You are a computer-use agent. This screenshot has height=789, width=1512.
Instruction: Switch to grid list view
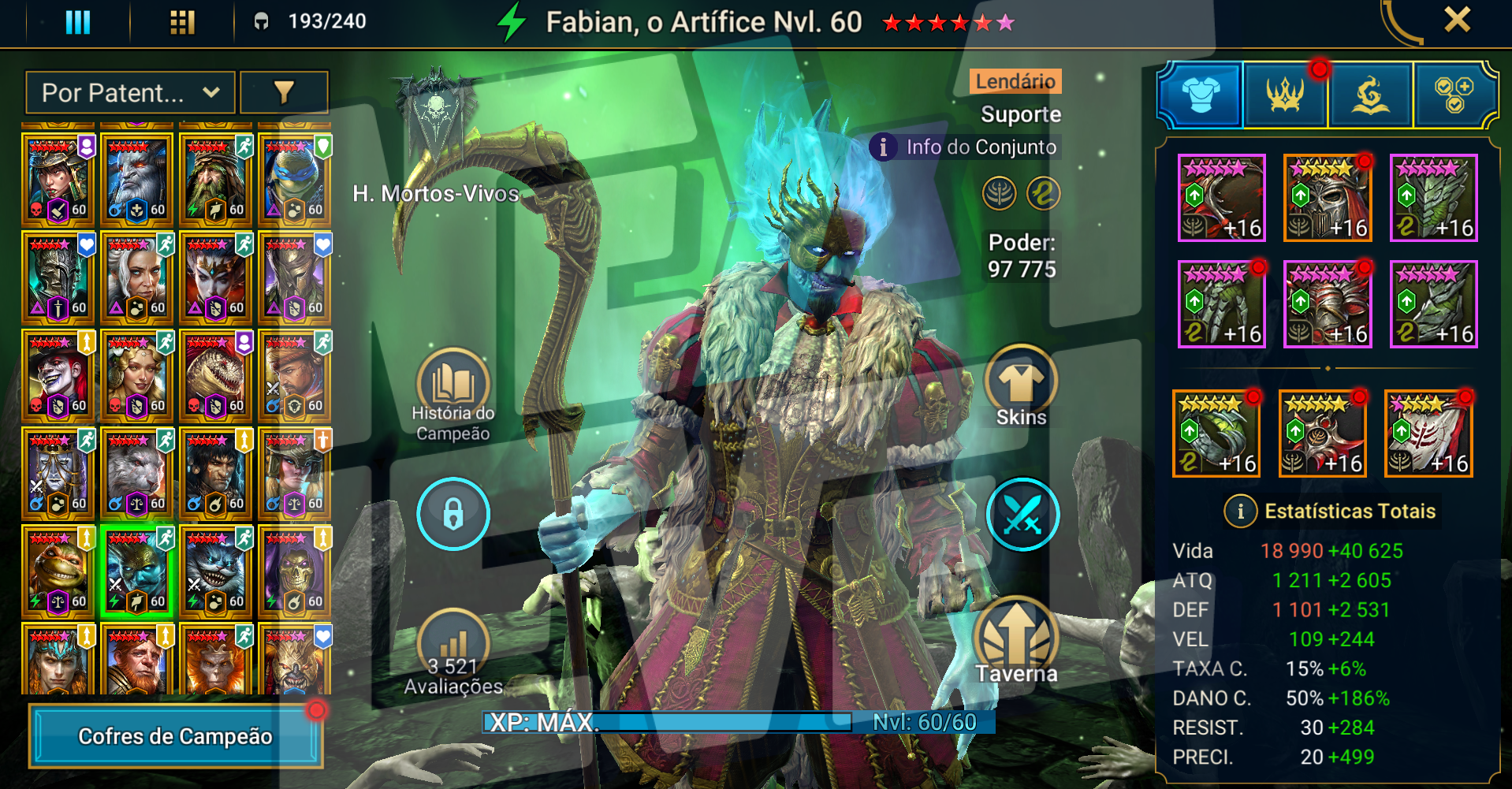(182, 21)
